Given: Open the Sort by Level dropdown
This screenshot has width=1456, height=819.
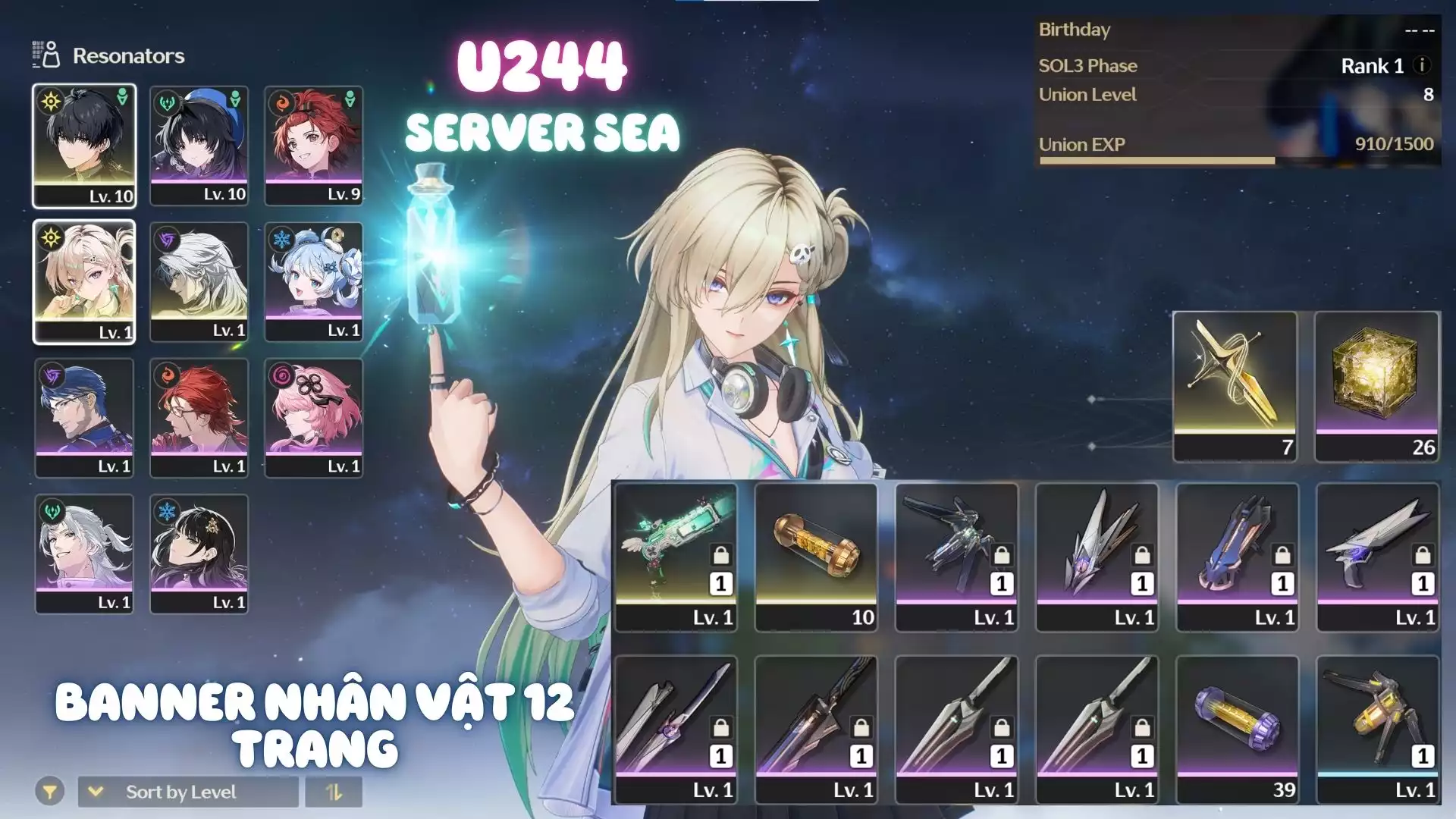Looking at the screenshot, I should (x=187, y=792).
